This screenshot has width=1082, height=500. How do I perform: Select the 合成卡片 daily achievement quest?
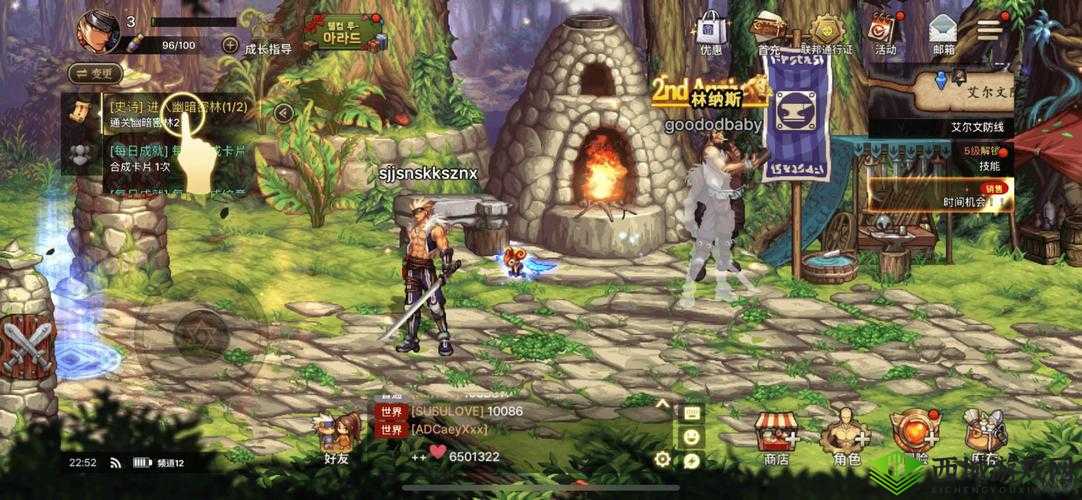(x=178, y=157)
